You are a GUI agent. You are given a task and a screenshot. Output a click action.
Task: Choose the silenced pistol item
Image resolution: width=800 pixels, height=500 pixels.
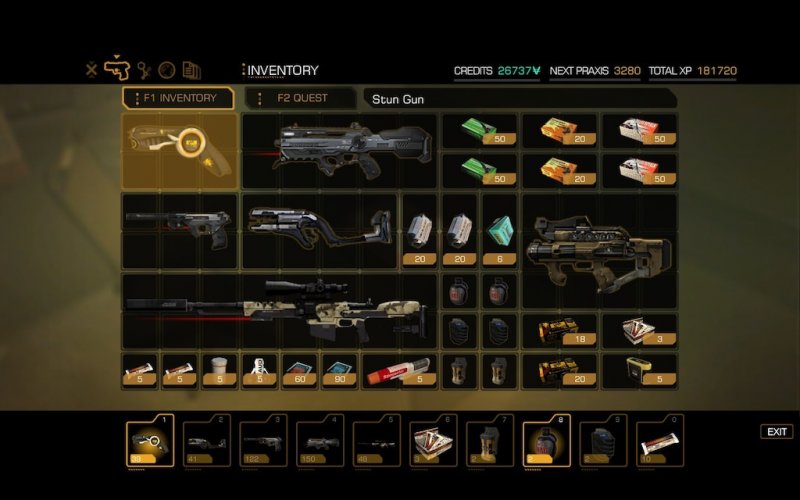(x=180, y=229)
